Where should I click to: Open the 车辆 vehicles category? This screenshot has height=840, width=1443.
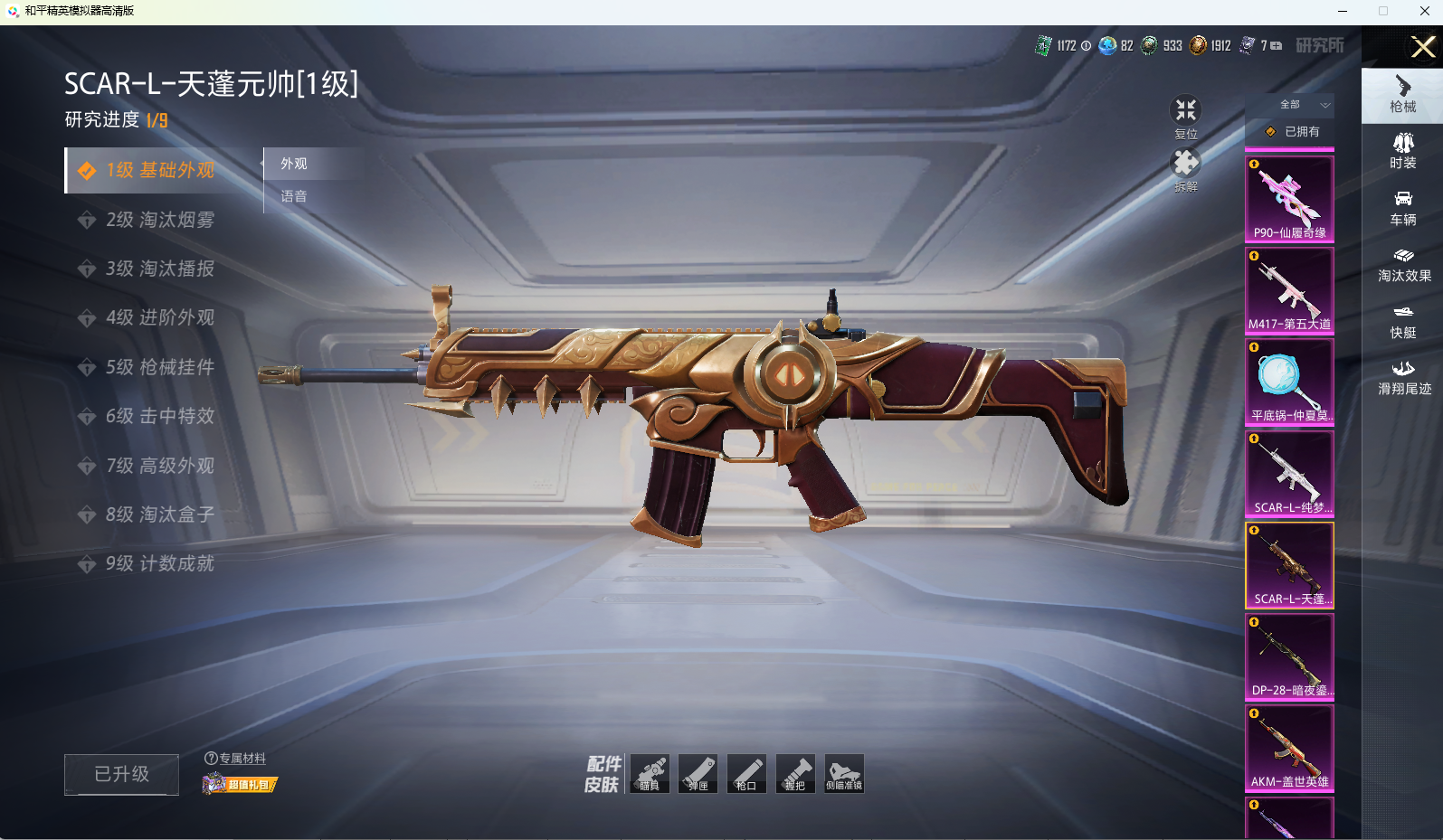pyautogui.click(x=1402, y=207)
